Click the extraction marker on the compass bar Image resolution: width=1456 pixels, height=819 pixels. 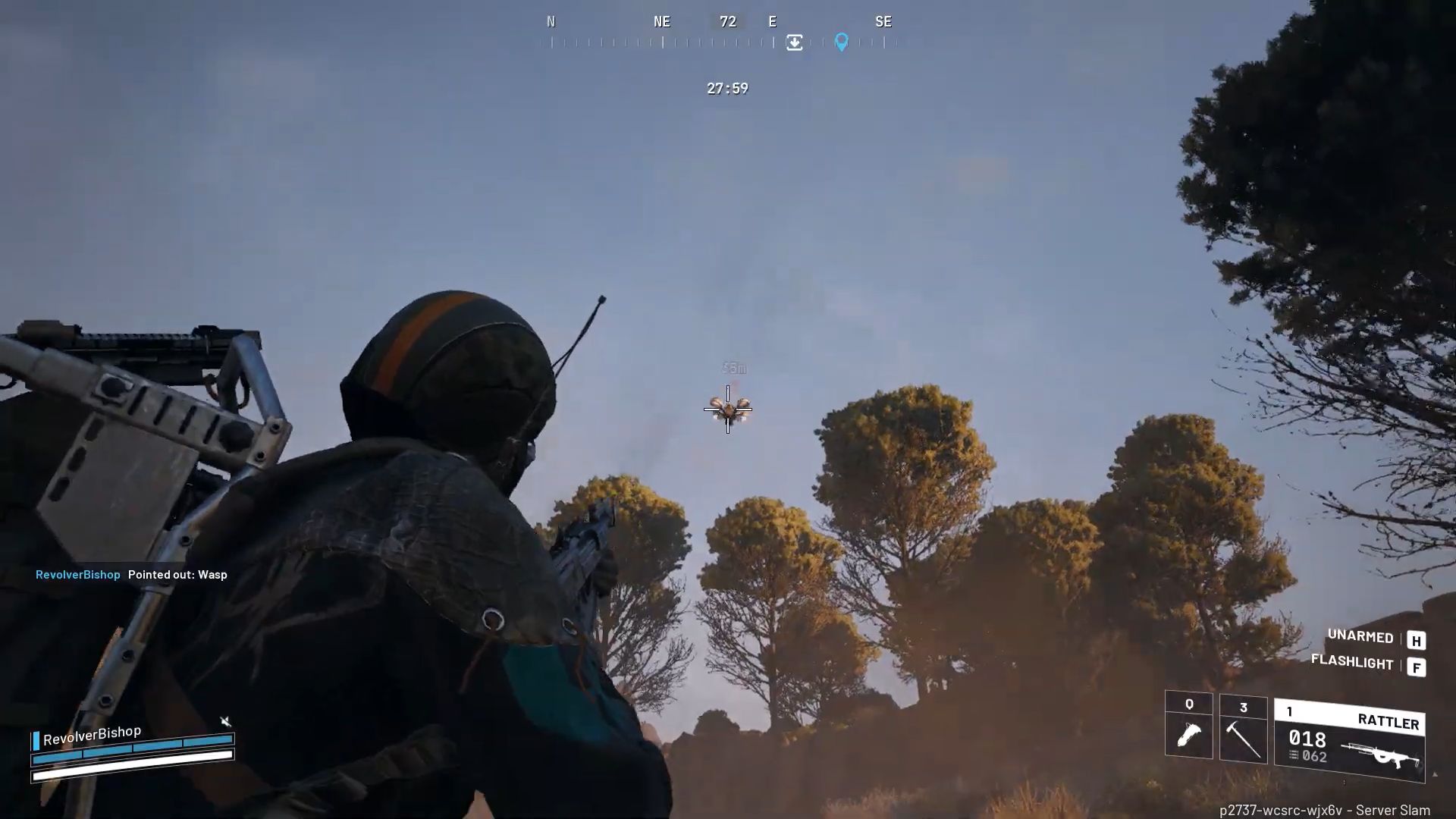click(x=794, y=43)
